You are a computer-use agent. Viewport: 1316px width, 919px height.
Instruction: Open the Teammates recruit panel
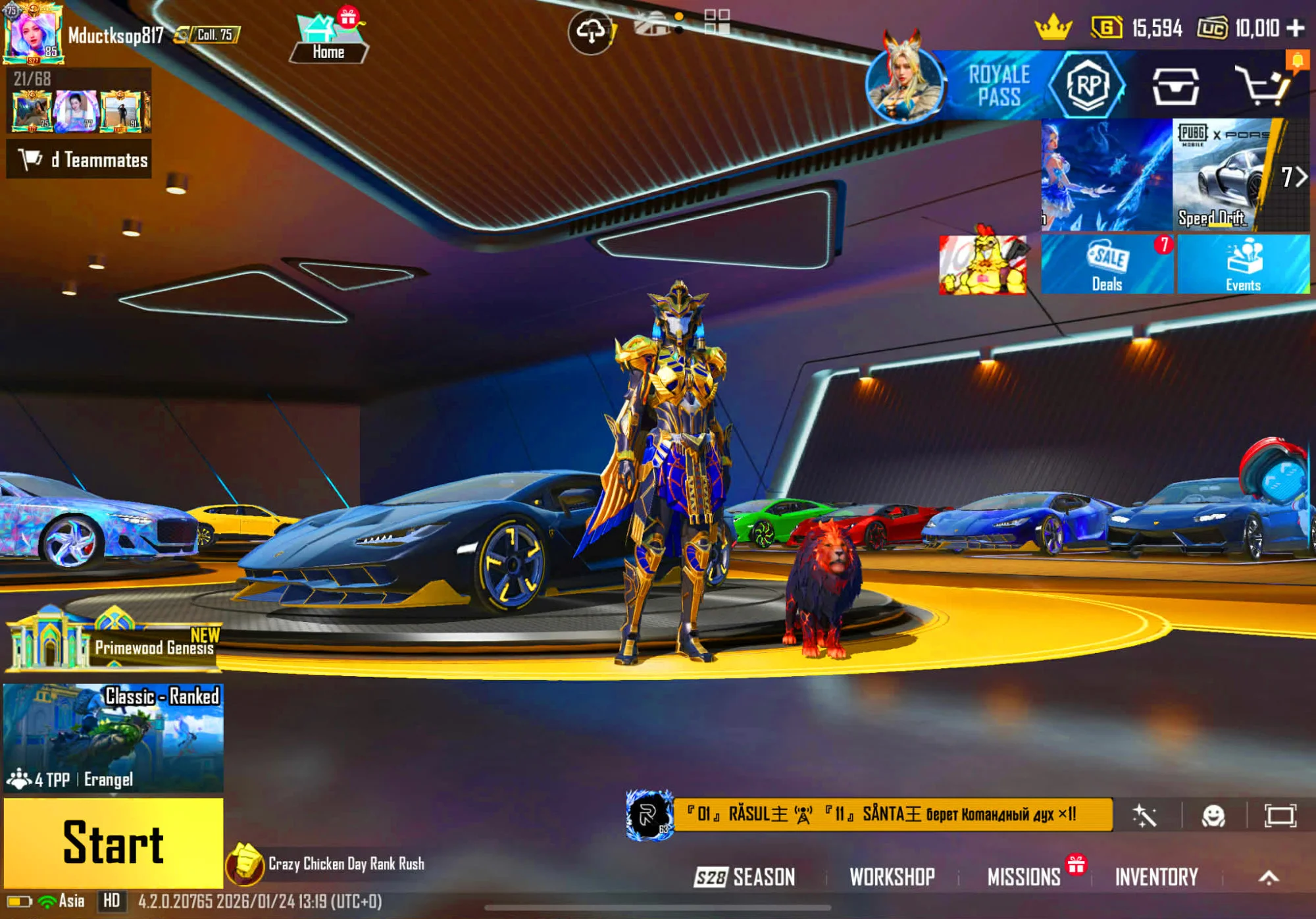click(x=79, y=159)
